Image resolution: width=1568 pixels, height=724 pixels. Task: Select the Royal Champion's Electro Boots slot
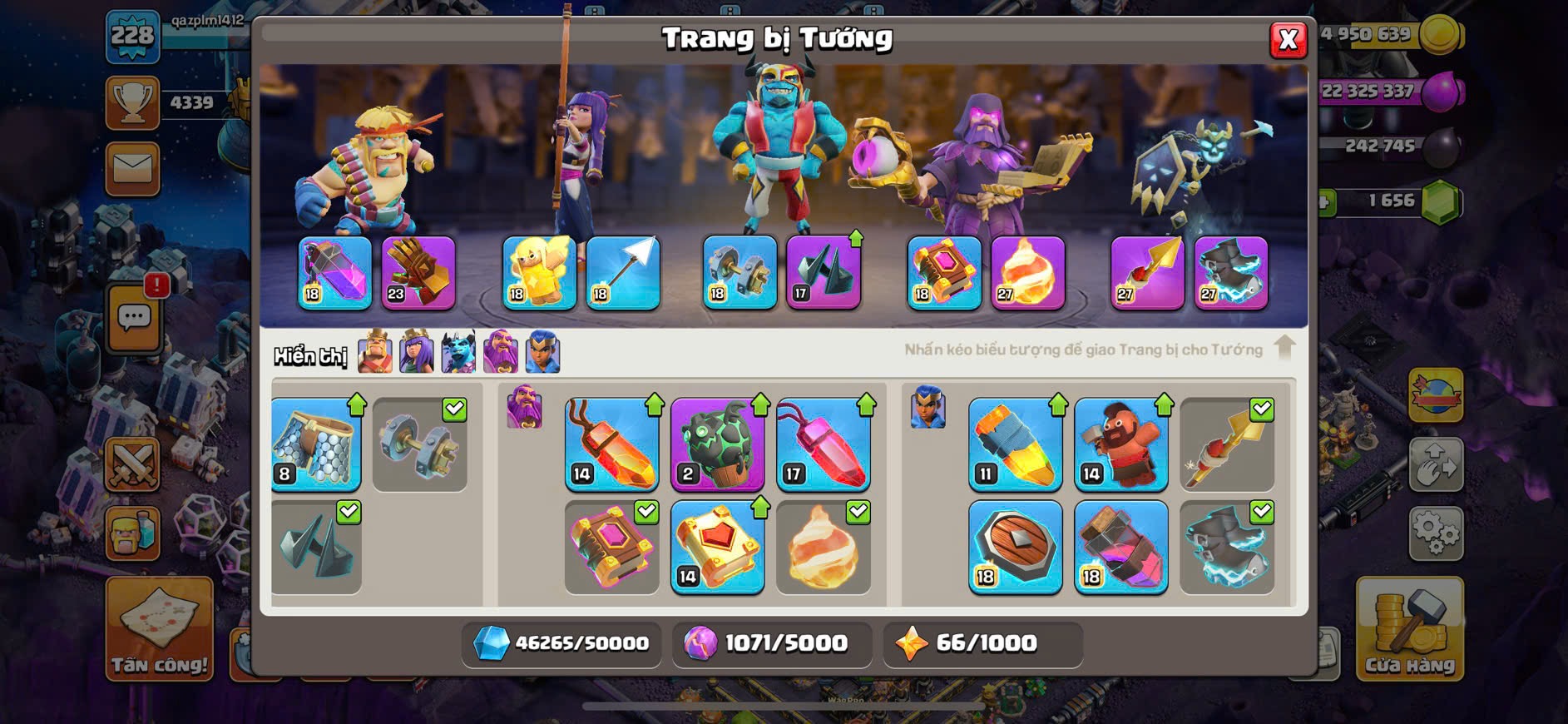(x=1231, y=273)
